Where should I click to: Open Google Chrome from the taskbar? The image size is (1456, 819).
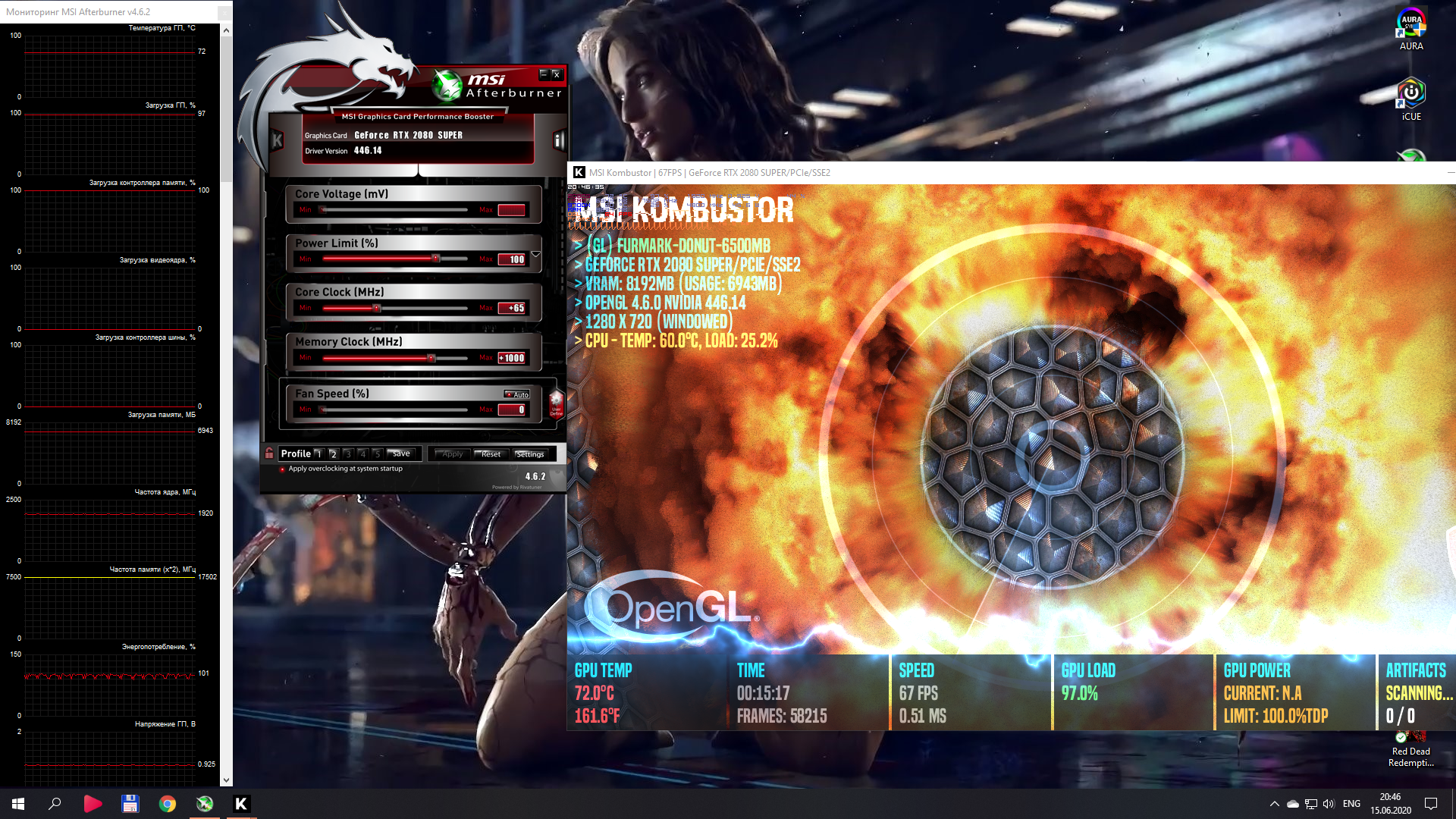(167, 804)
